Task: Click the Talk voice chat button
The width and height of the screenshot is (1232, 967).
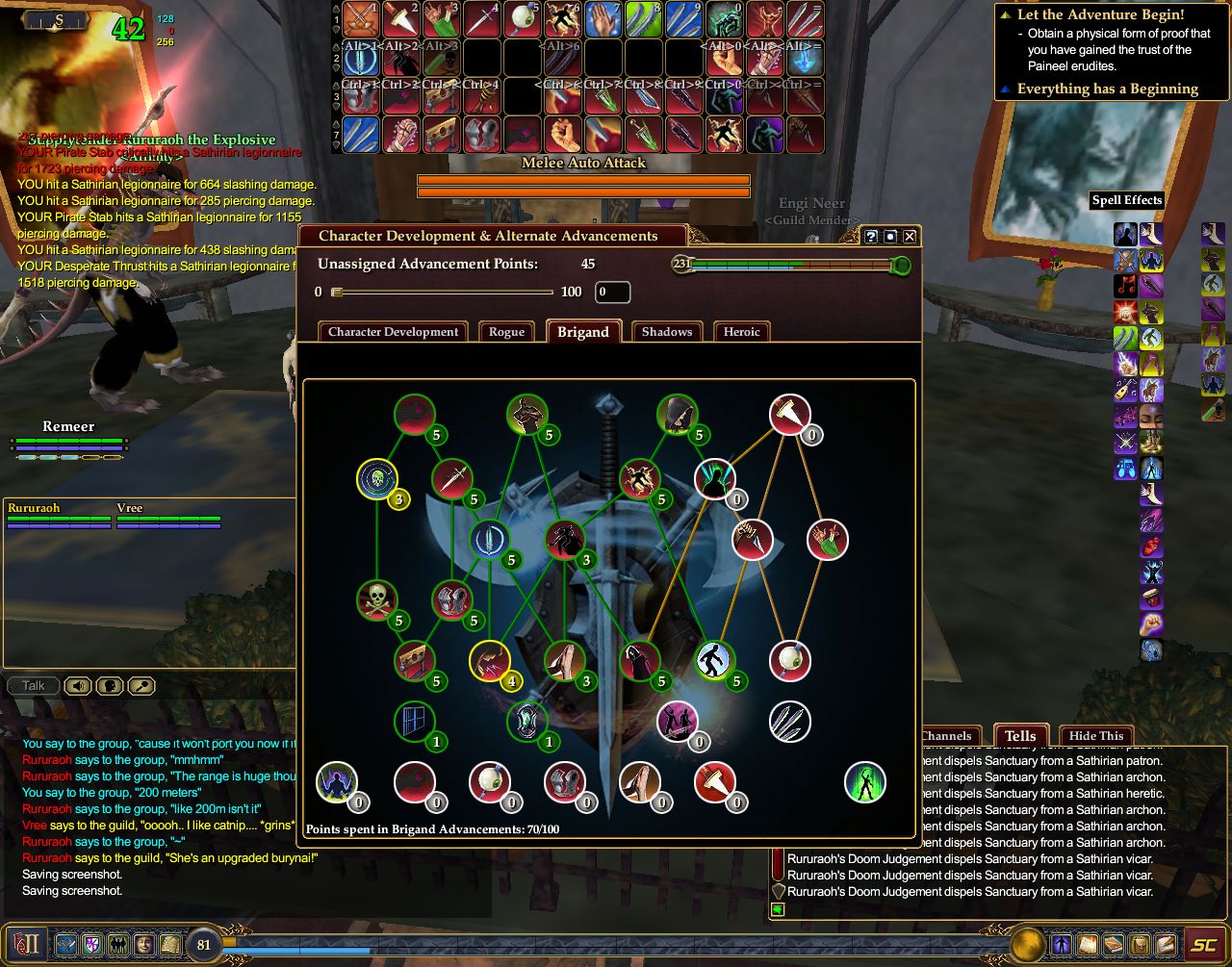Action: [x=34, y=686]
